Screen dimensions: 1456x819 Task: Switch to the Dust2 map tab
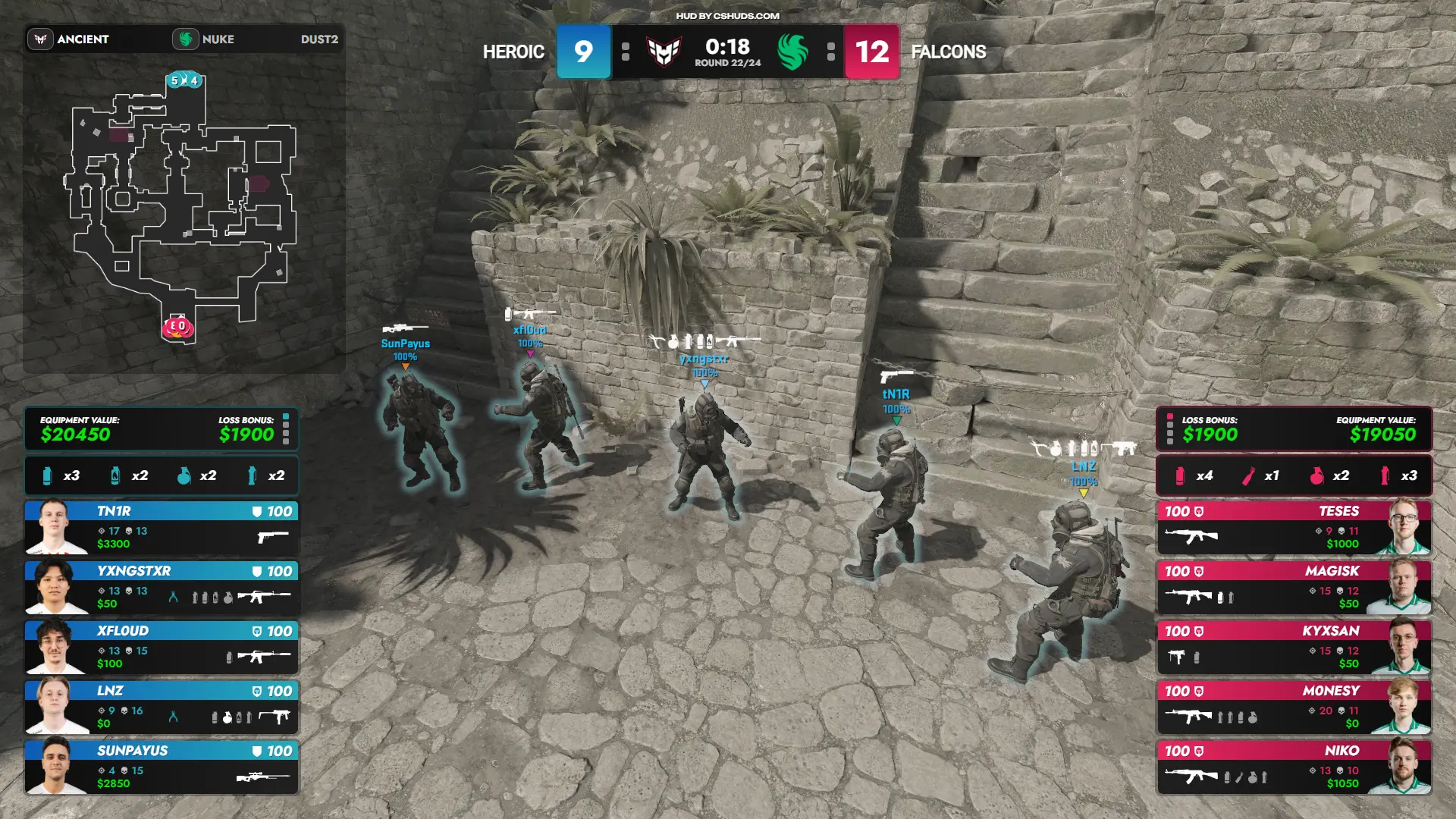pos(318,39)
